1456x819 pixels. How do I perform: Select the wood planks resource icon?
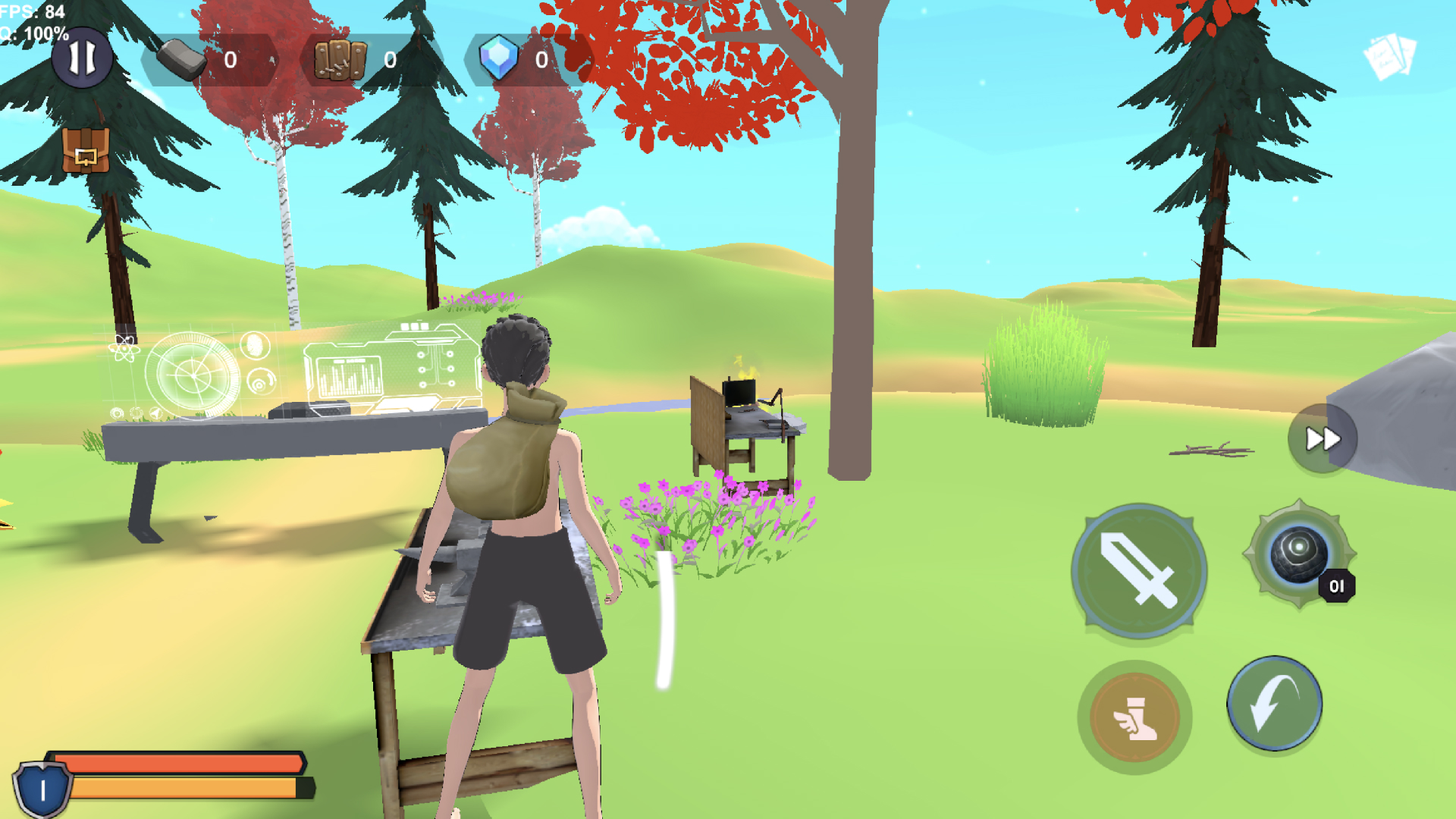341,58
